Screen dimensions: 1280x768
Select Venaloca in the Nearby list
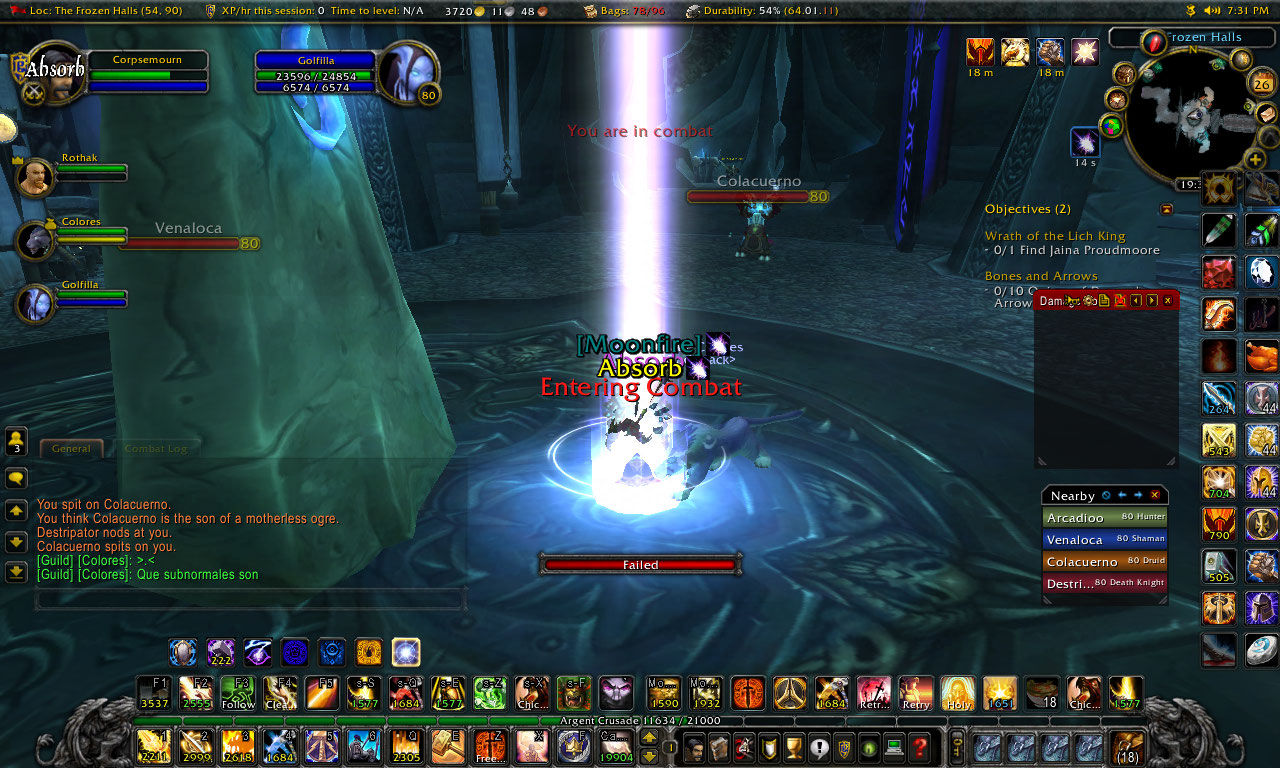pos(1104,540)
